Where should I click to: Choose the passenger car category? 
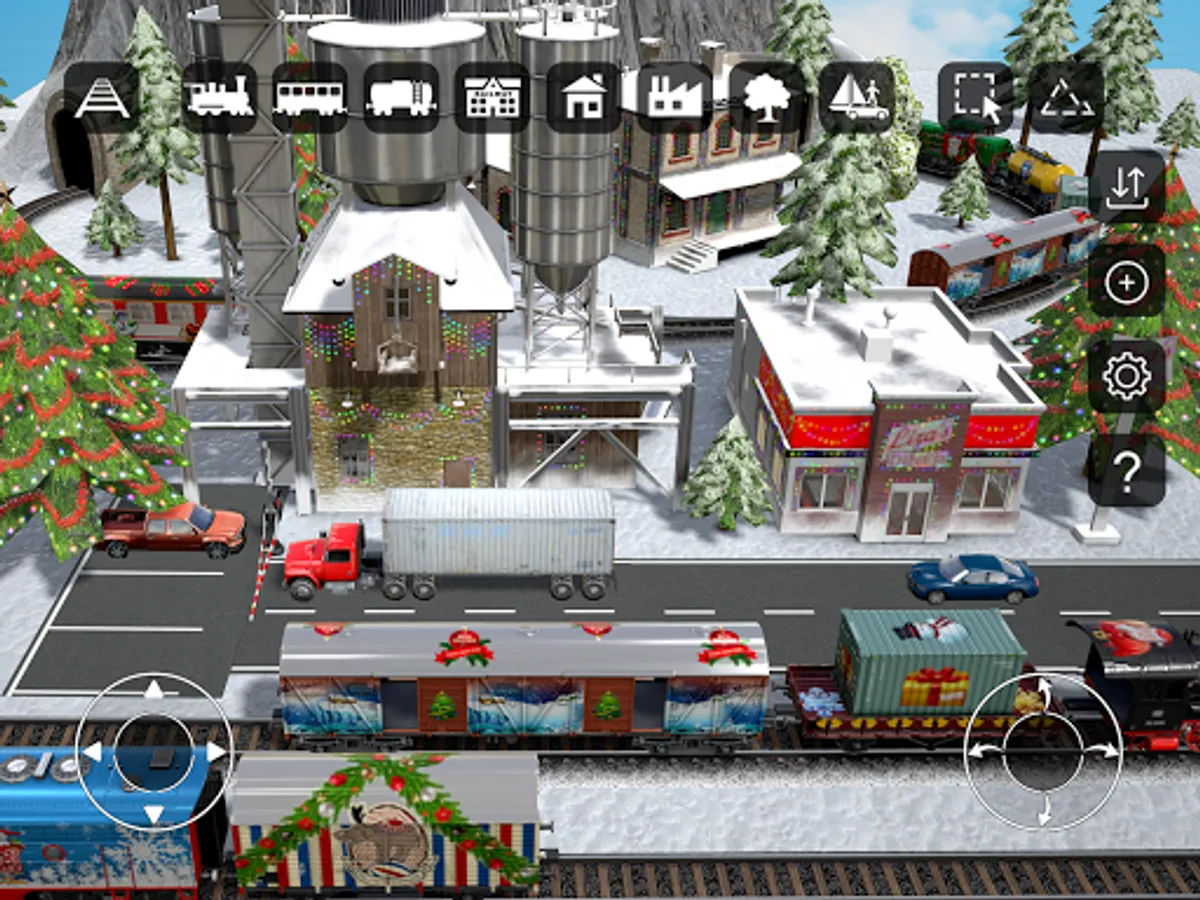310,98
